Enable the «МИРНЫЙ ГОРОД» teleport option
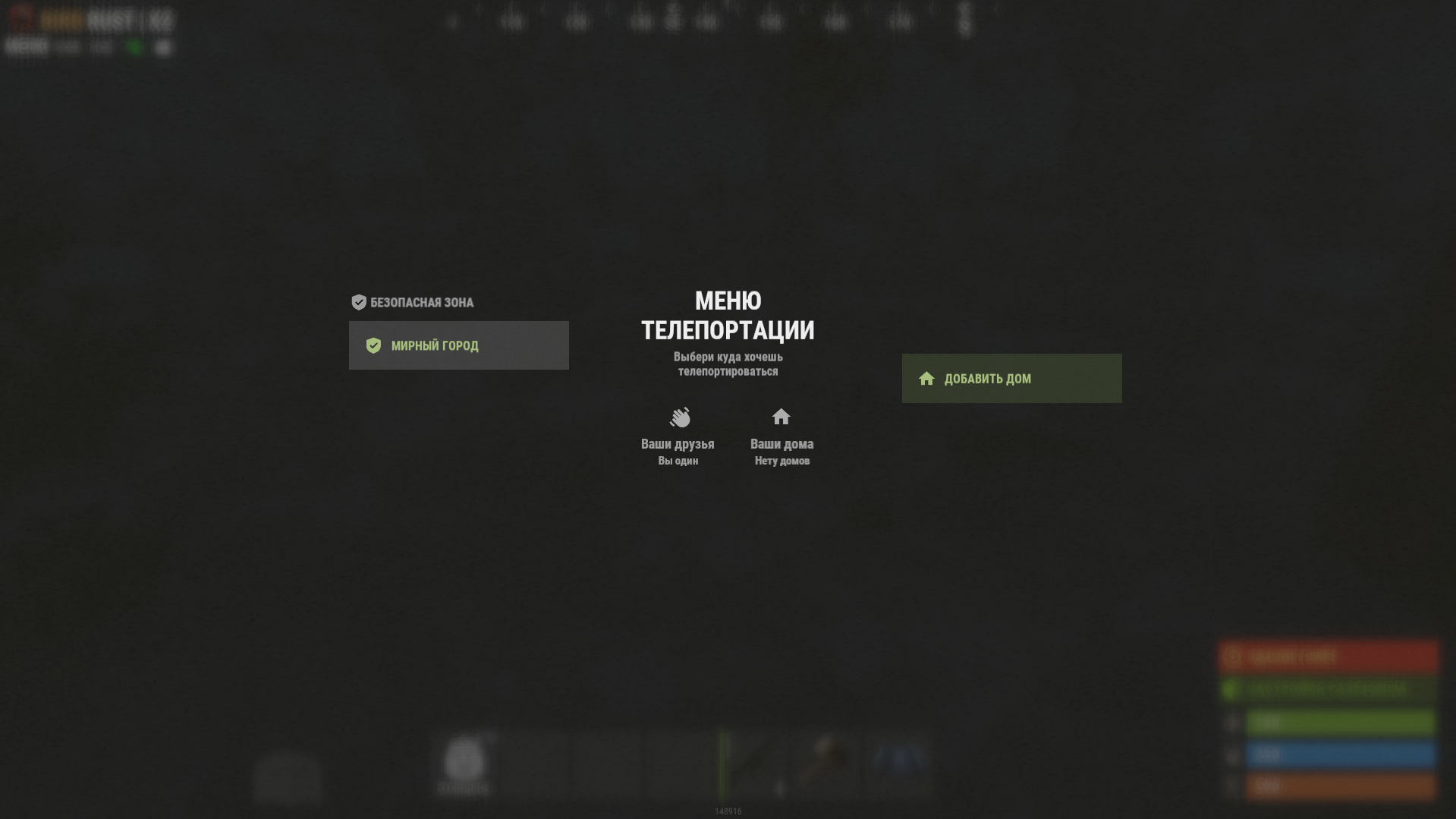Screen dimensions: 1456x819 458,345
